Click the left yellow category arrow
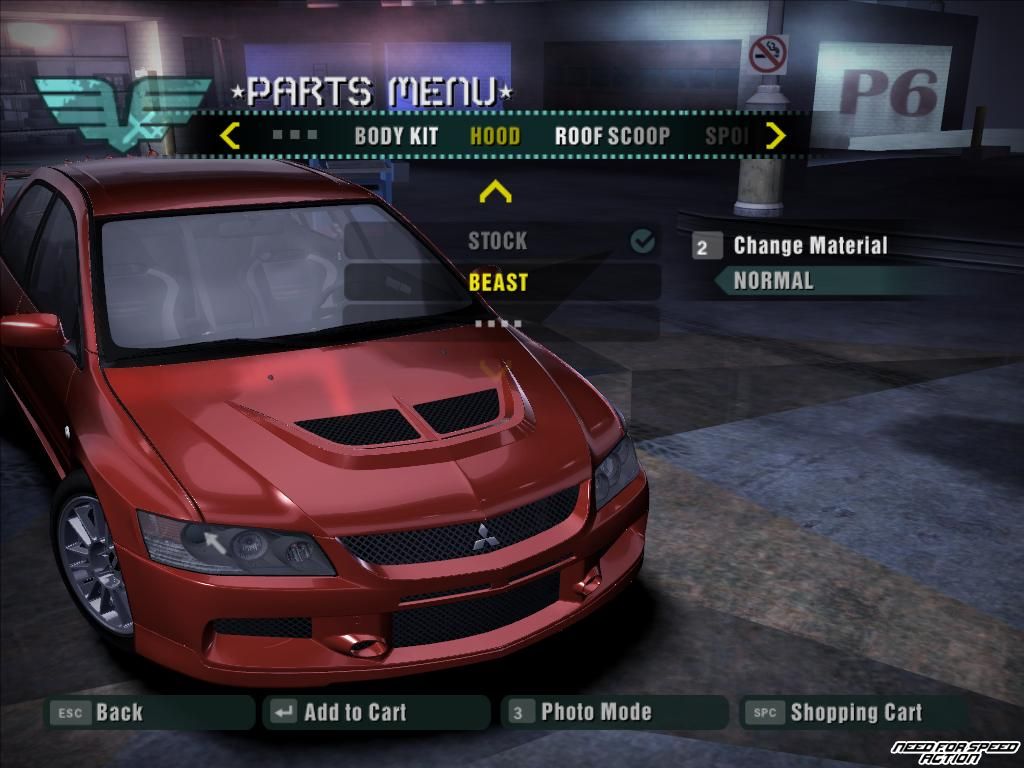 pyautogui.click(x=230, y=135)
